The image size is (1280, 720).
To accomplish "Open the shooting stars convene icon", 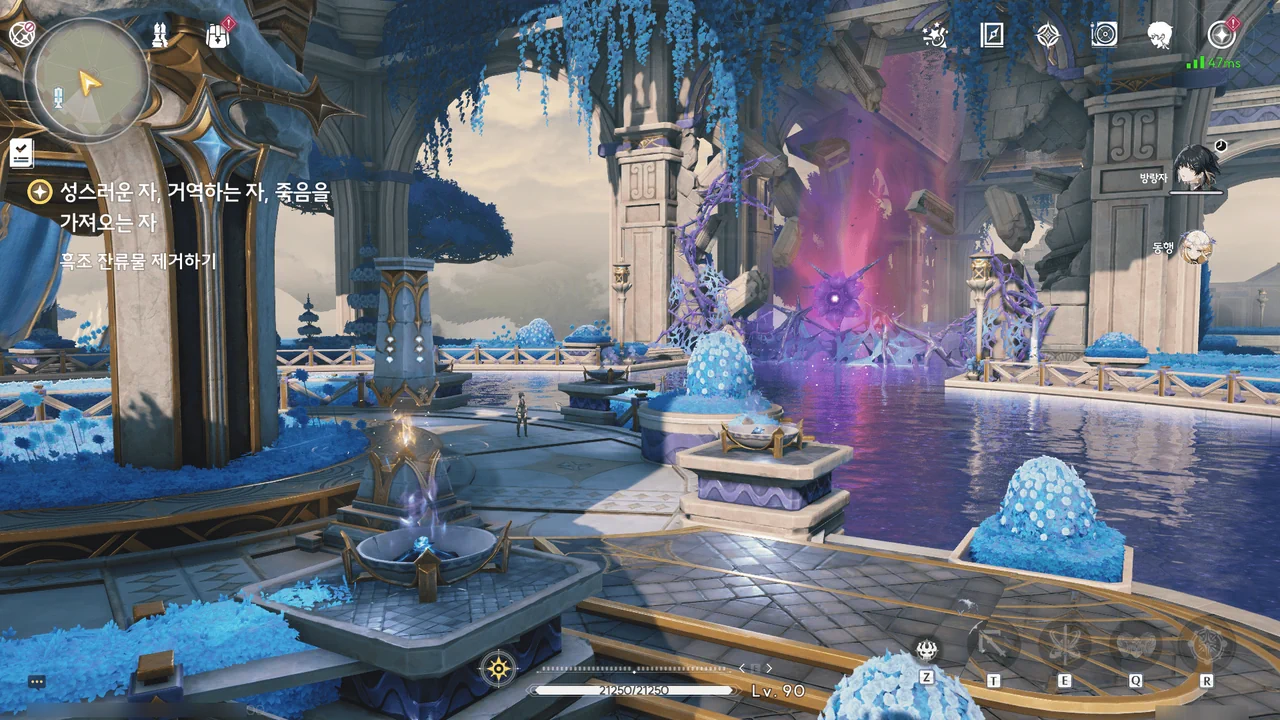I will (936, 35).
